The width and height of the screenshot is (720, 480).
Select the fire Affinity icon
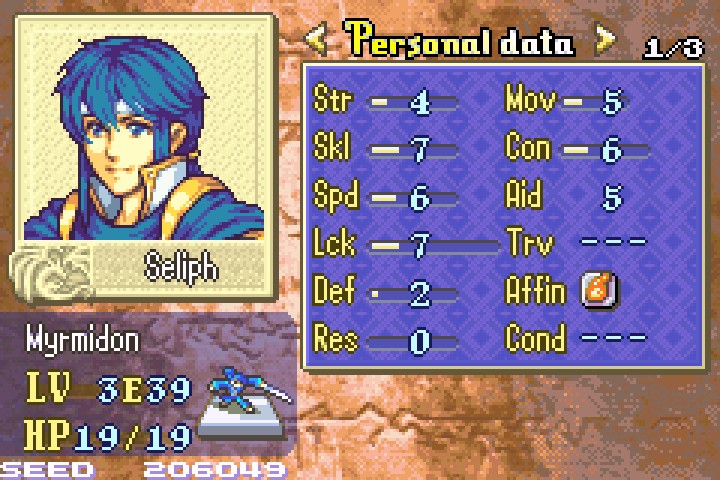pos(599,291)
